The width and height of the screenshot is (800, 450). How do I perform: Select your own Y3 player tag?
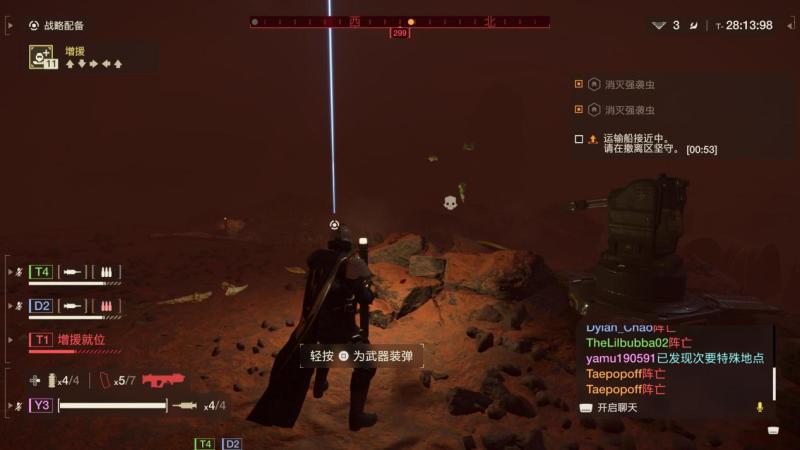(x=41, y=405)
